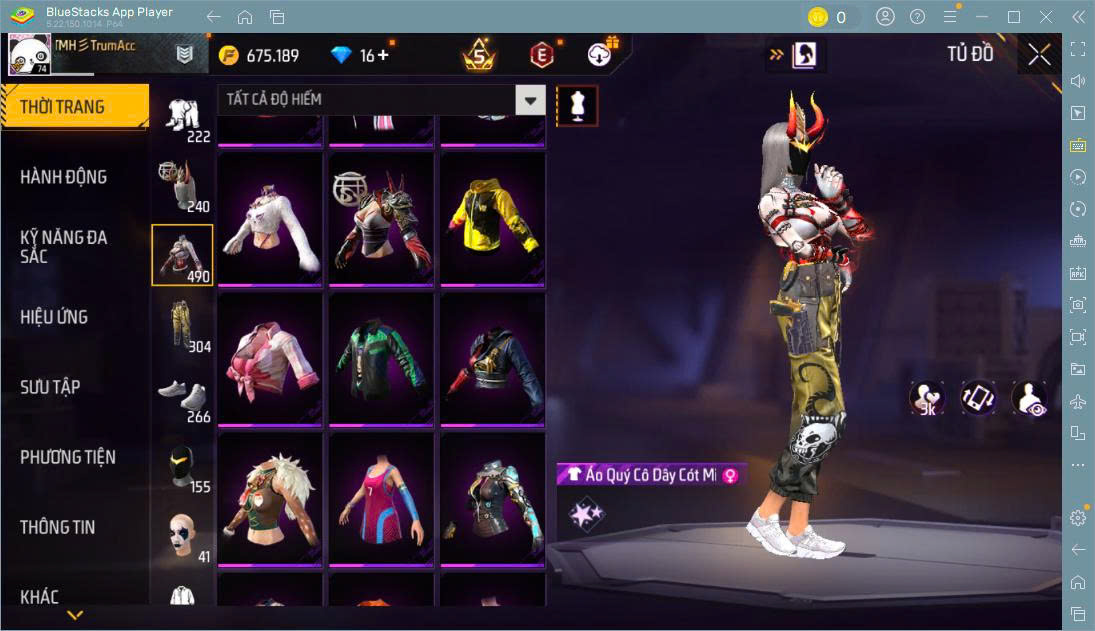Show the THÔNG TIN section
Viewport: 1095px width, 631px height.
point(58,527)
